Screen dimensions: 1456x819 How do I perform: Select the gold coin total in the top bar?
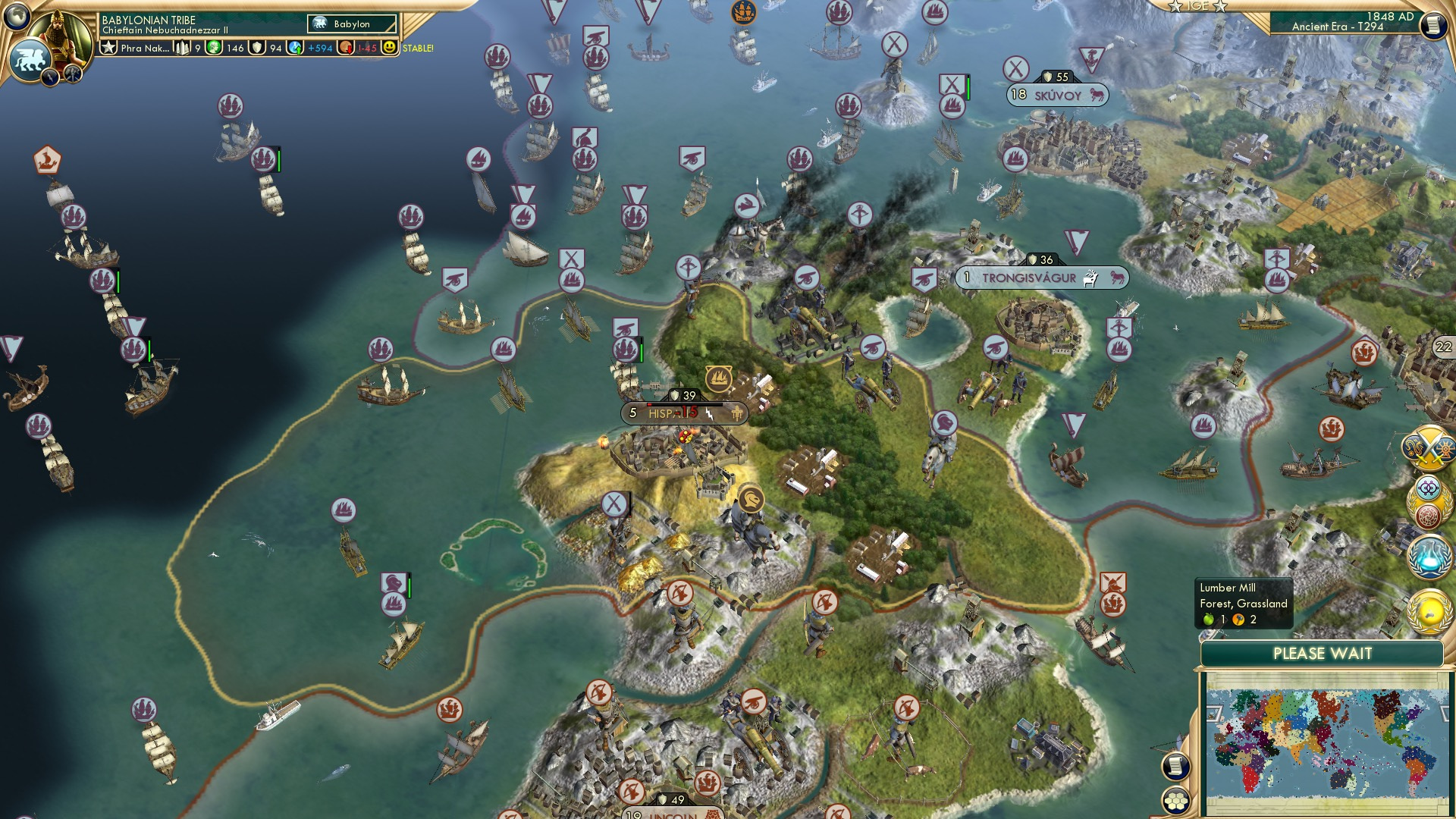click(224, 48)
